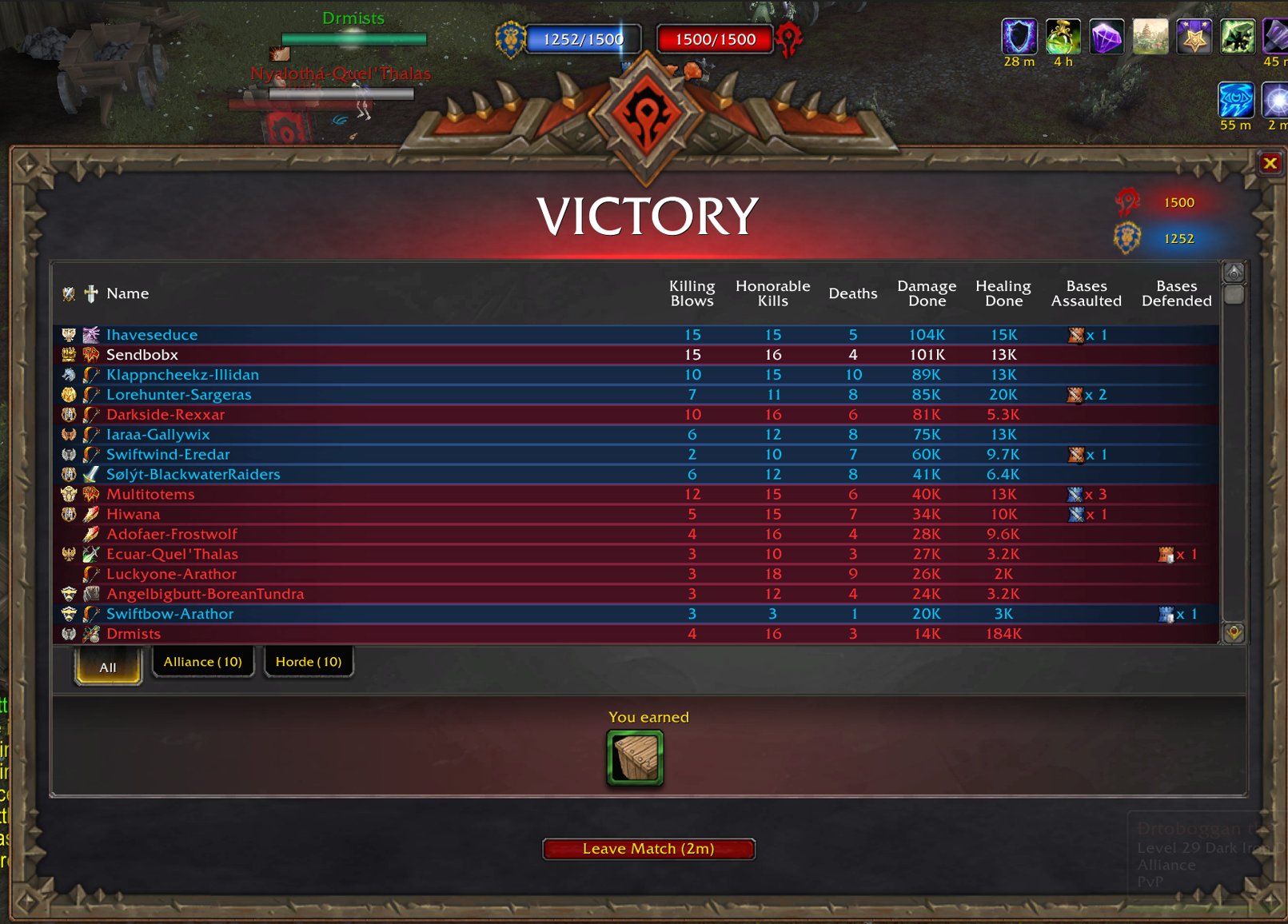Image resolution: width=1288 pixels, height=924 pixels.
Task: Switch to the Horde (10) tab
Action: click(x=308, y=662)
